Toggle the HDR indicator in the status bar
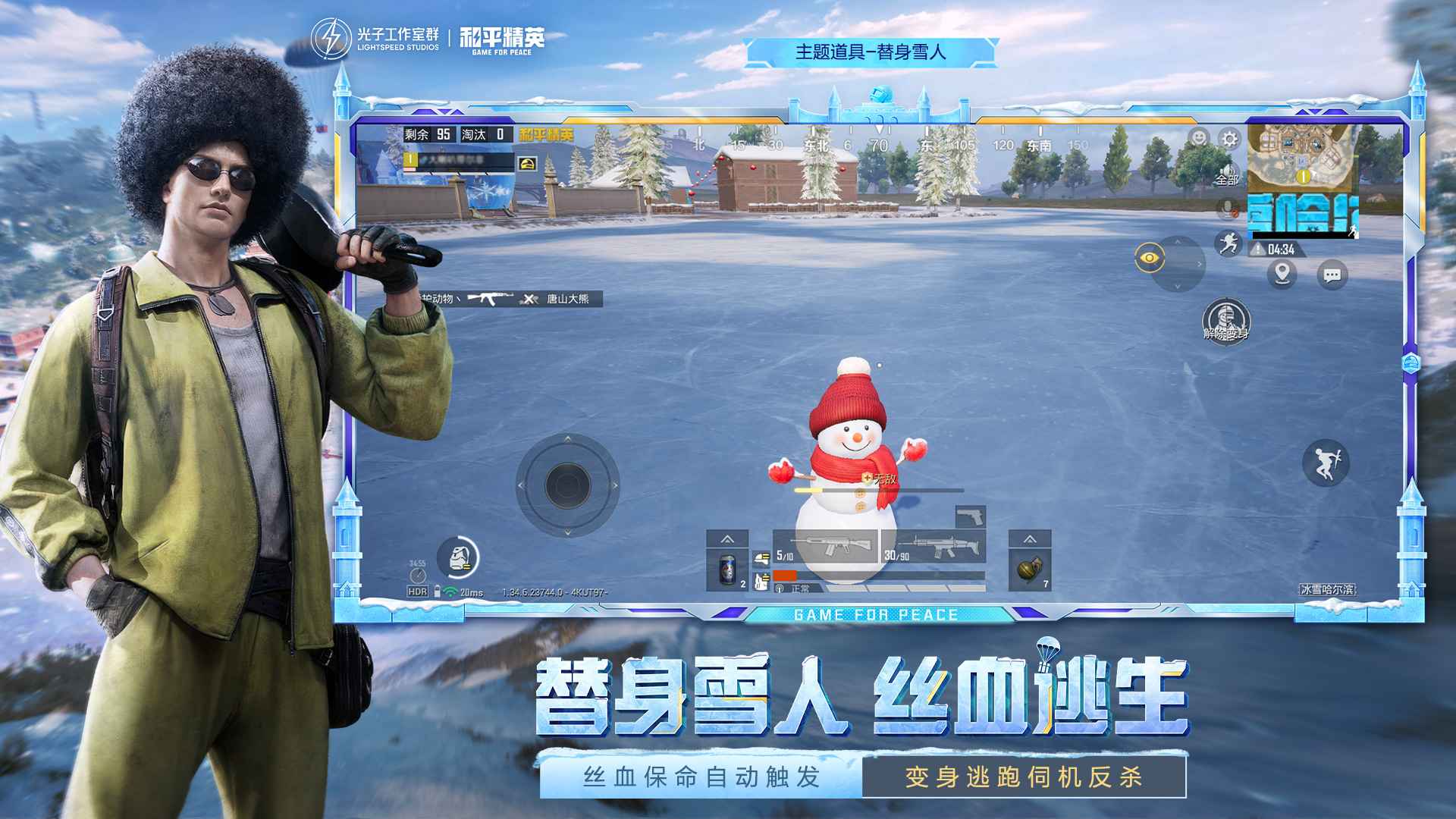This screenshot has height=819, width=1456. coord(416,590)
